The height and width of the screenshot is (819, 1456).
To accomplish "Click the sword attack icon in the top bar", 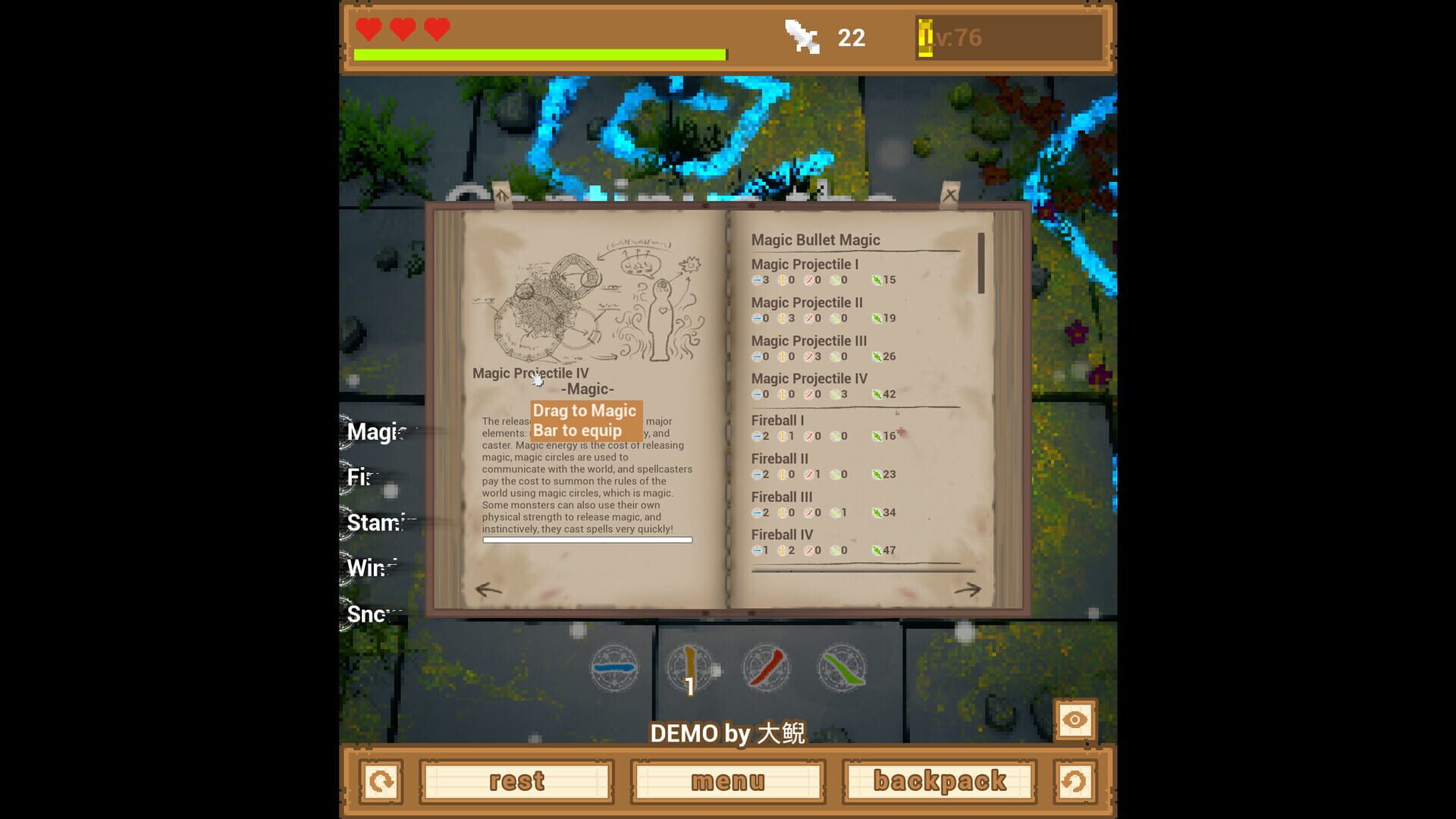I will 802,36.
